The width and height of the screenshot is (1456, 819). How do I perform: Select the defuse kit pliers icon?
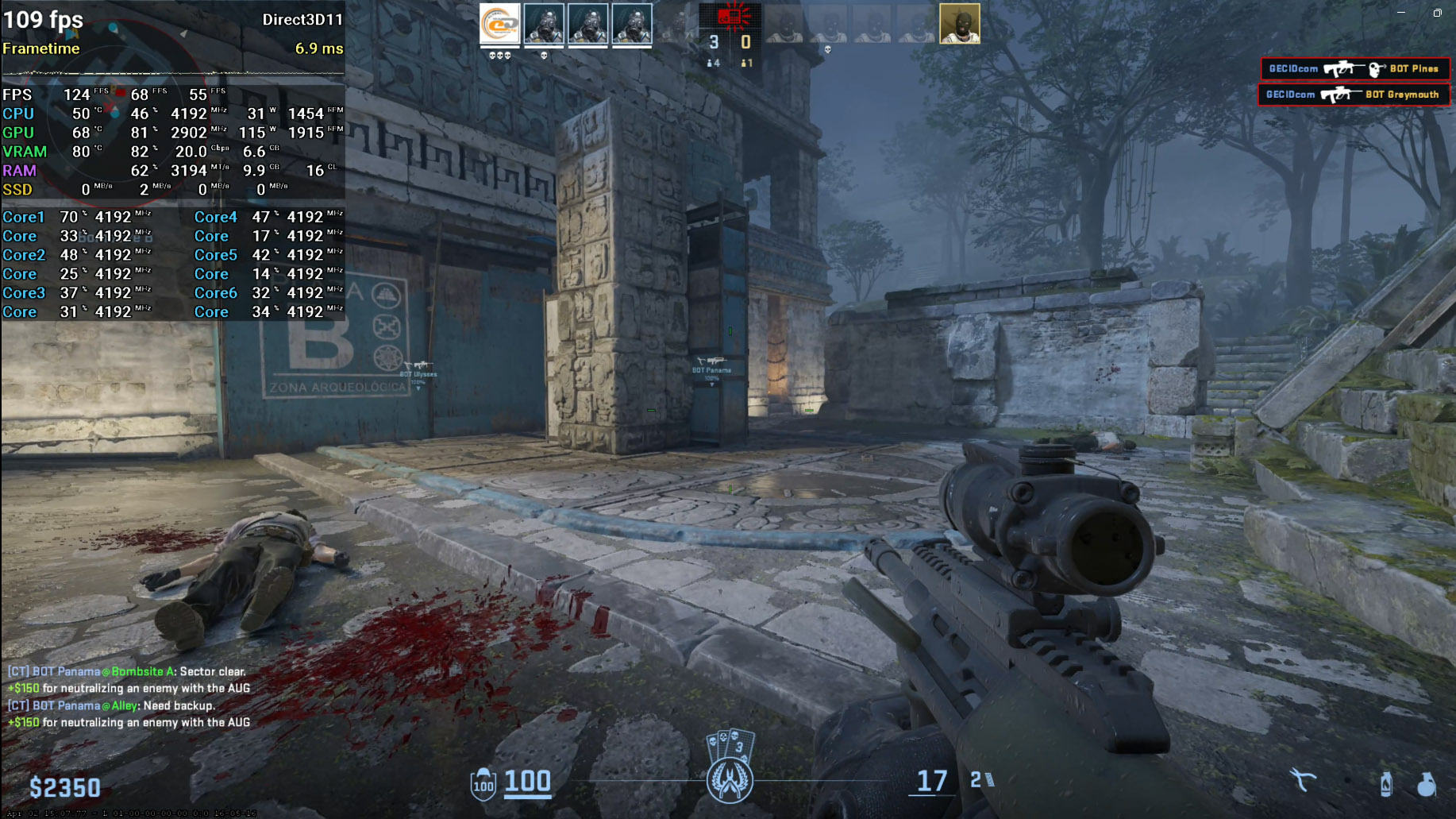tap(1302, 781)
